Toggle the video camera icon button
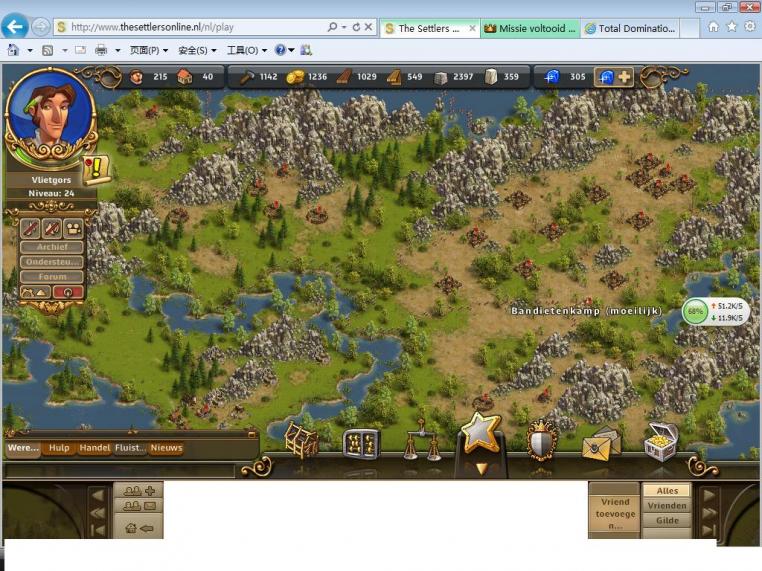762x571 pixels. [73, 229]
